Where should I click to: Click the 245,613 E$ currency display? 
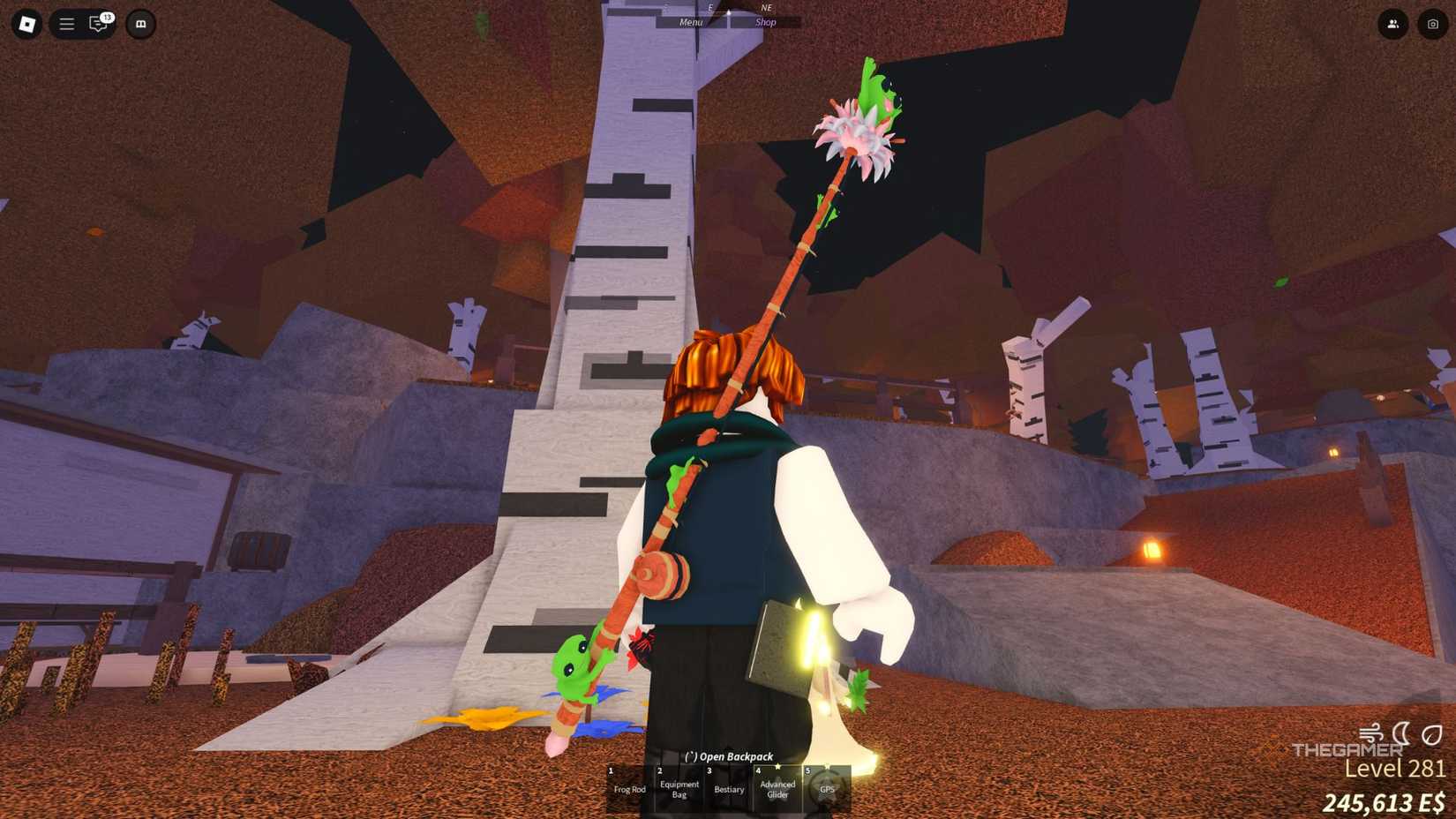point(1381,804)
